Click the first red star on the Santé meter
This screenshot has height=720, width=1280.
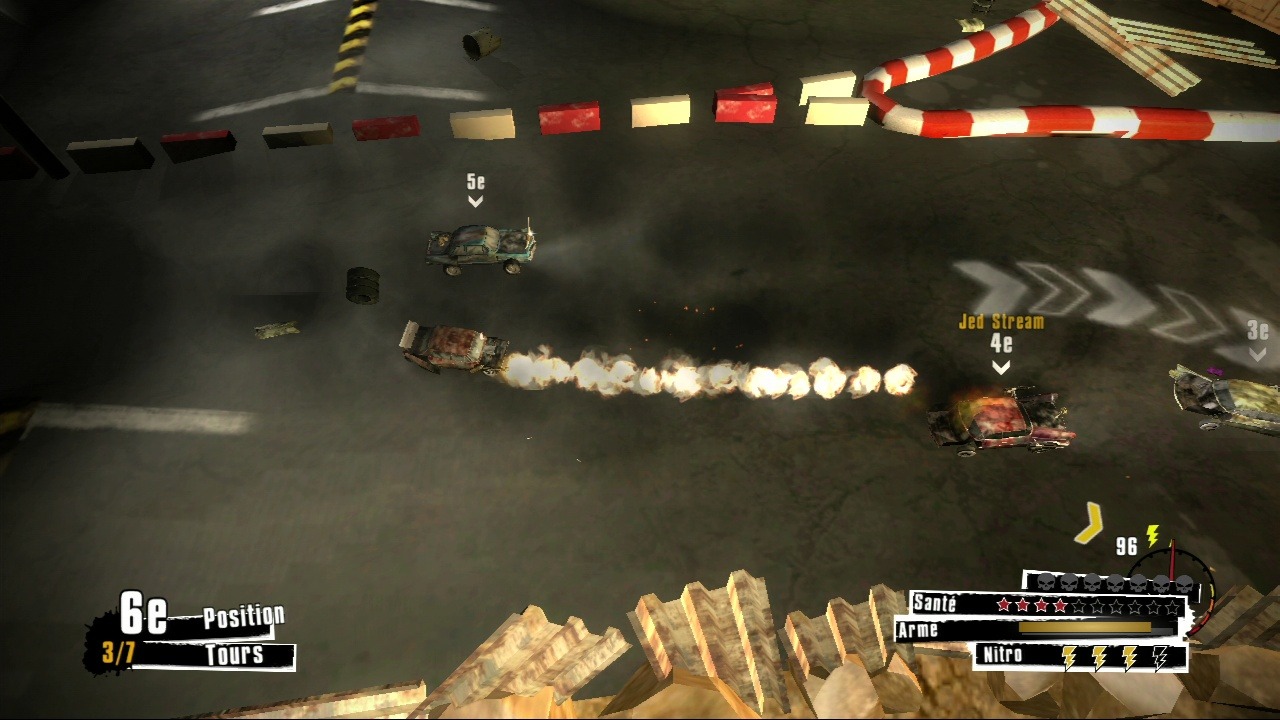pyautogui.click(x=1003, y=604)
